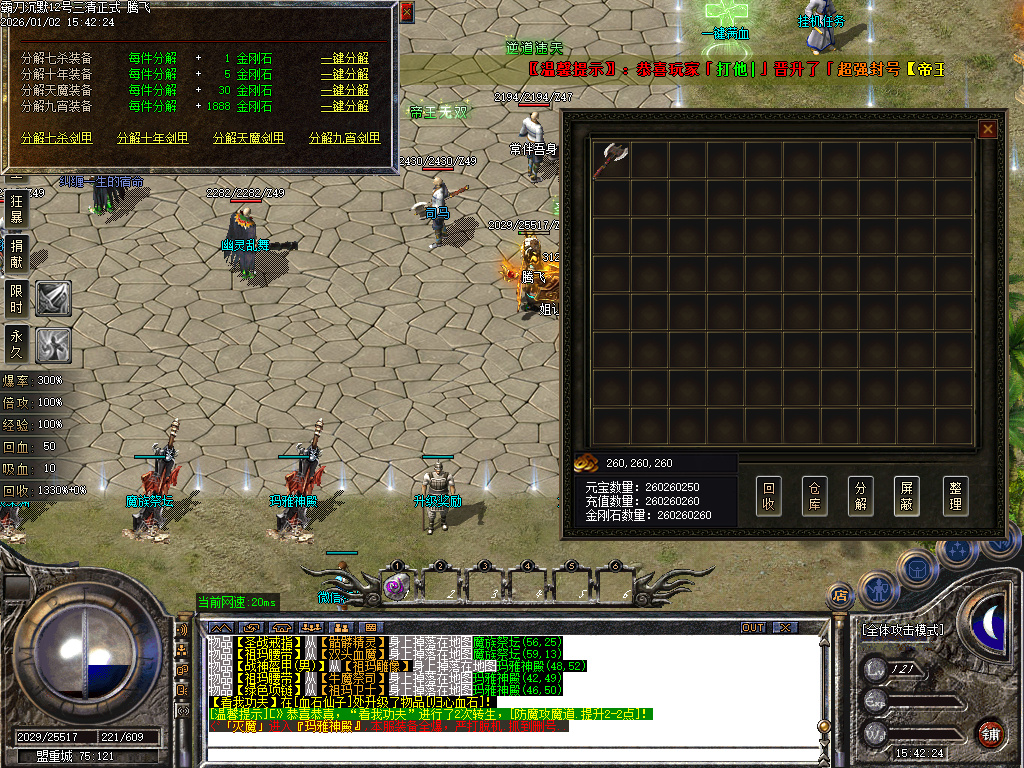
Task: Click the 分解 decompose bag button
Action: click(x=861, y=496)
